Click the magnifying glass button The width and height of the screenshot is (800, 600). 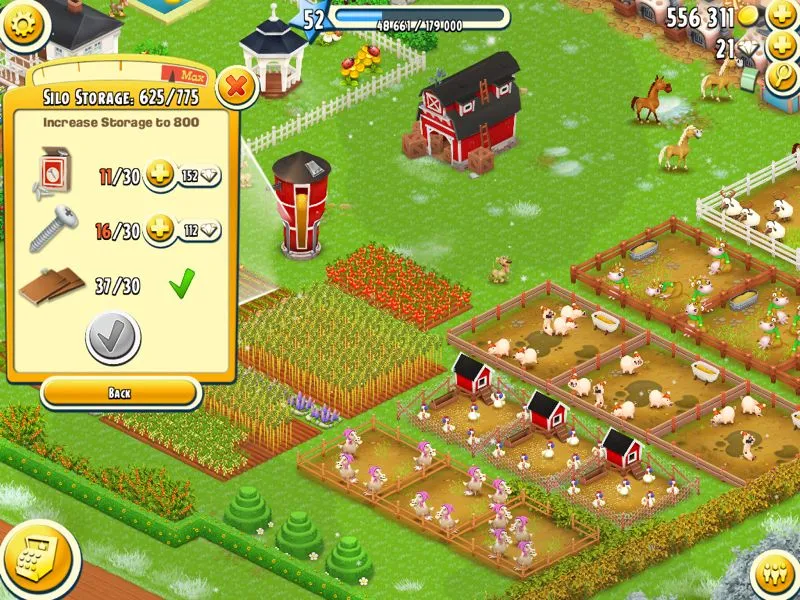(x=781, y=79)
